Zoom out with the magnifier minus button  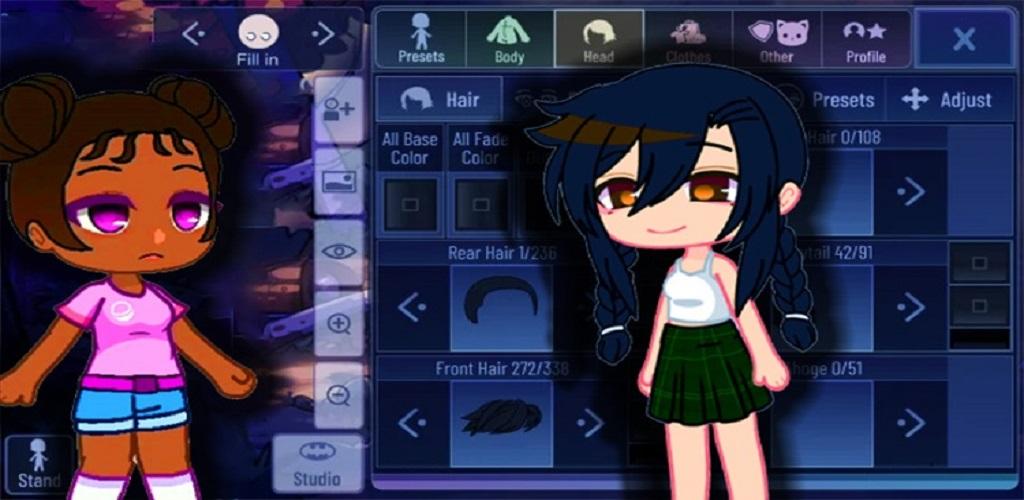click(x=338, y=395)
